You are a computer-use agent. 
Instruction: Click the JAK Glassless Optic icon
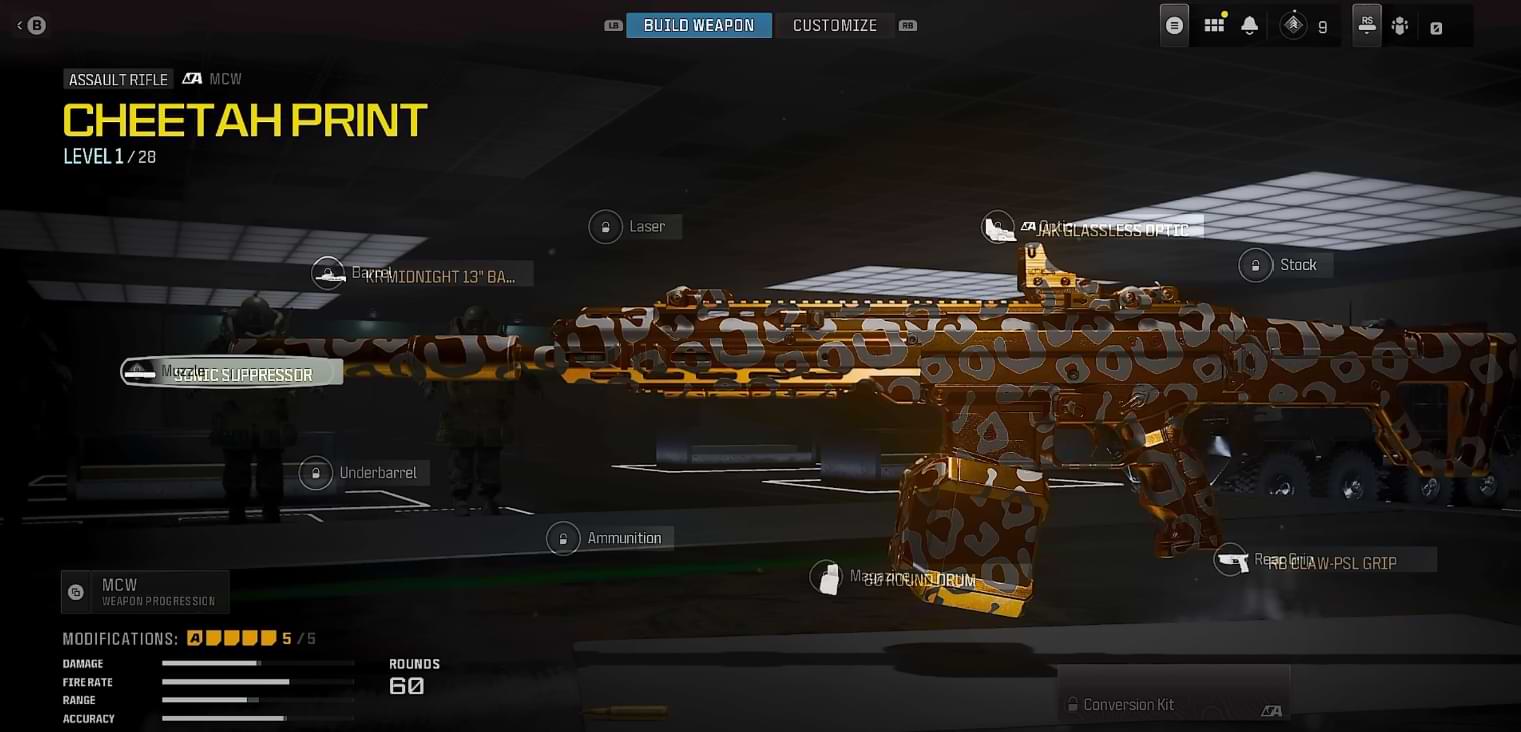tap(997, 226)
